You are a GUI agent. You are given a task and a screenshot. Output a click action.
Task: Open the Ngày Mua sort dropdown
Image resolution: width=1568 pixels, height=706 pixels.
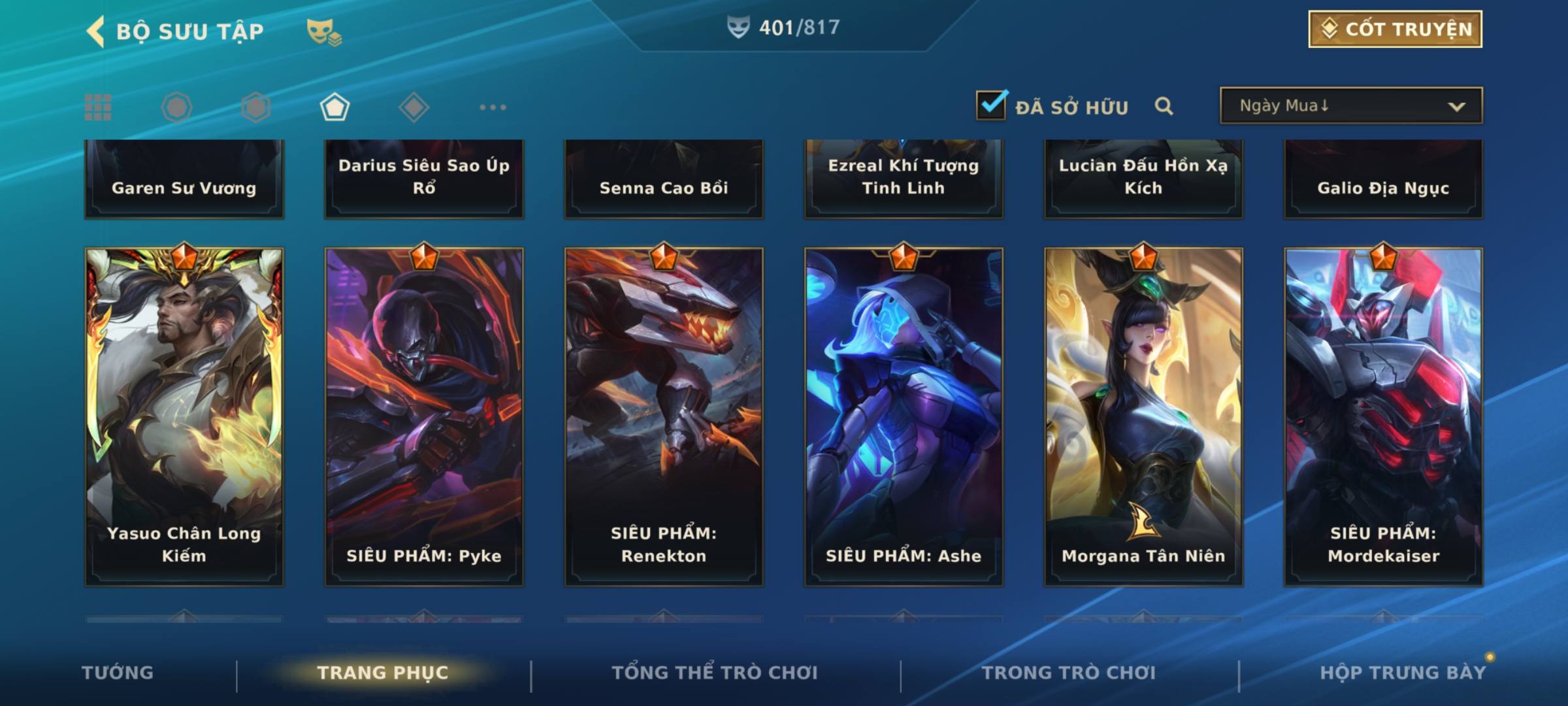click(x=1350, y=106)
